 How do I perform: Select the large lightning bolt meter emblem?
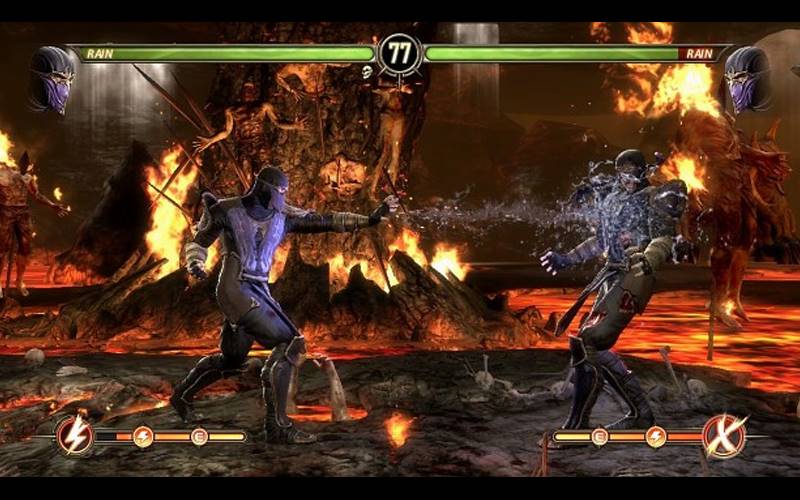pyautogui.click(x=74, y=435)
